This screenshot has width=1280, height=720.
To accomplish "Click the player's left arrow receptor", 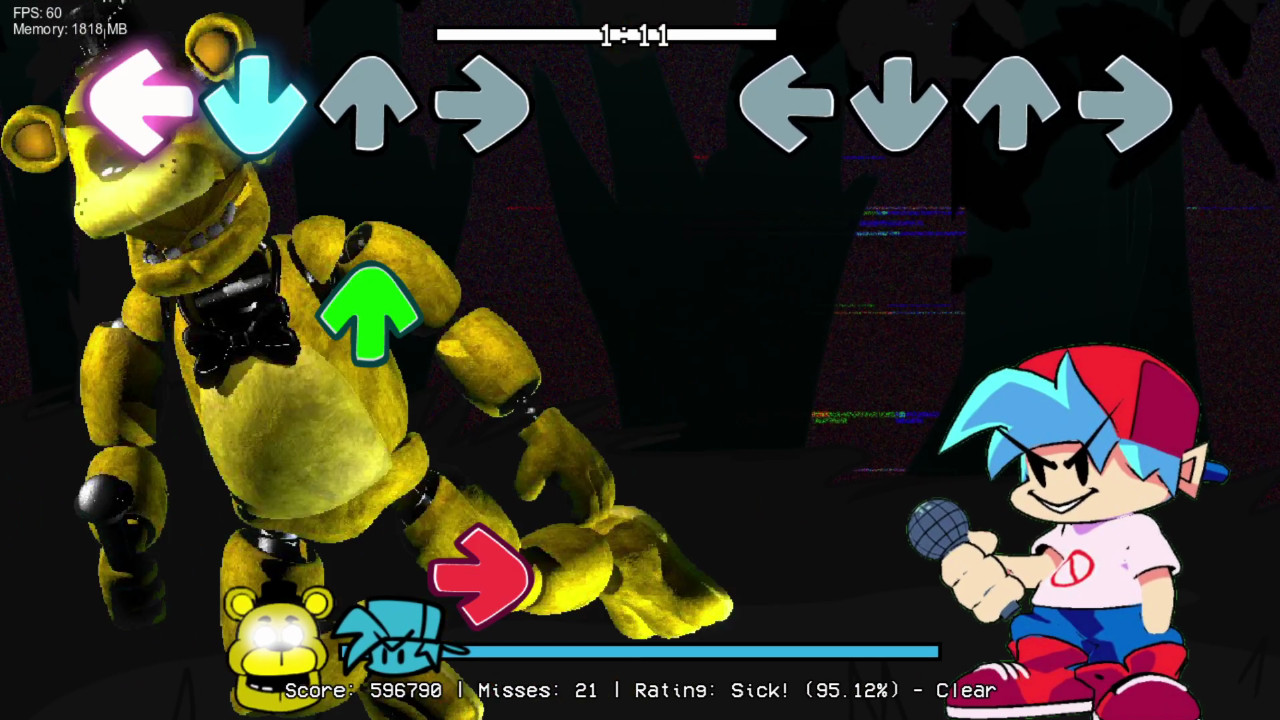I will click(x=787, y=100).
